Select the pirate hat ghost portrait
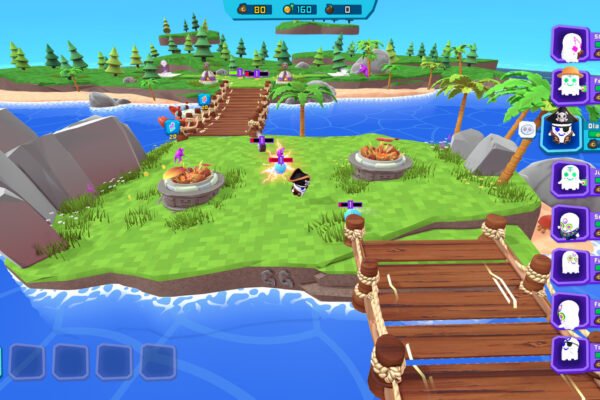The height and width of the screenshot is (400, 600). pos(561,130)
